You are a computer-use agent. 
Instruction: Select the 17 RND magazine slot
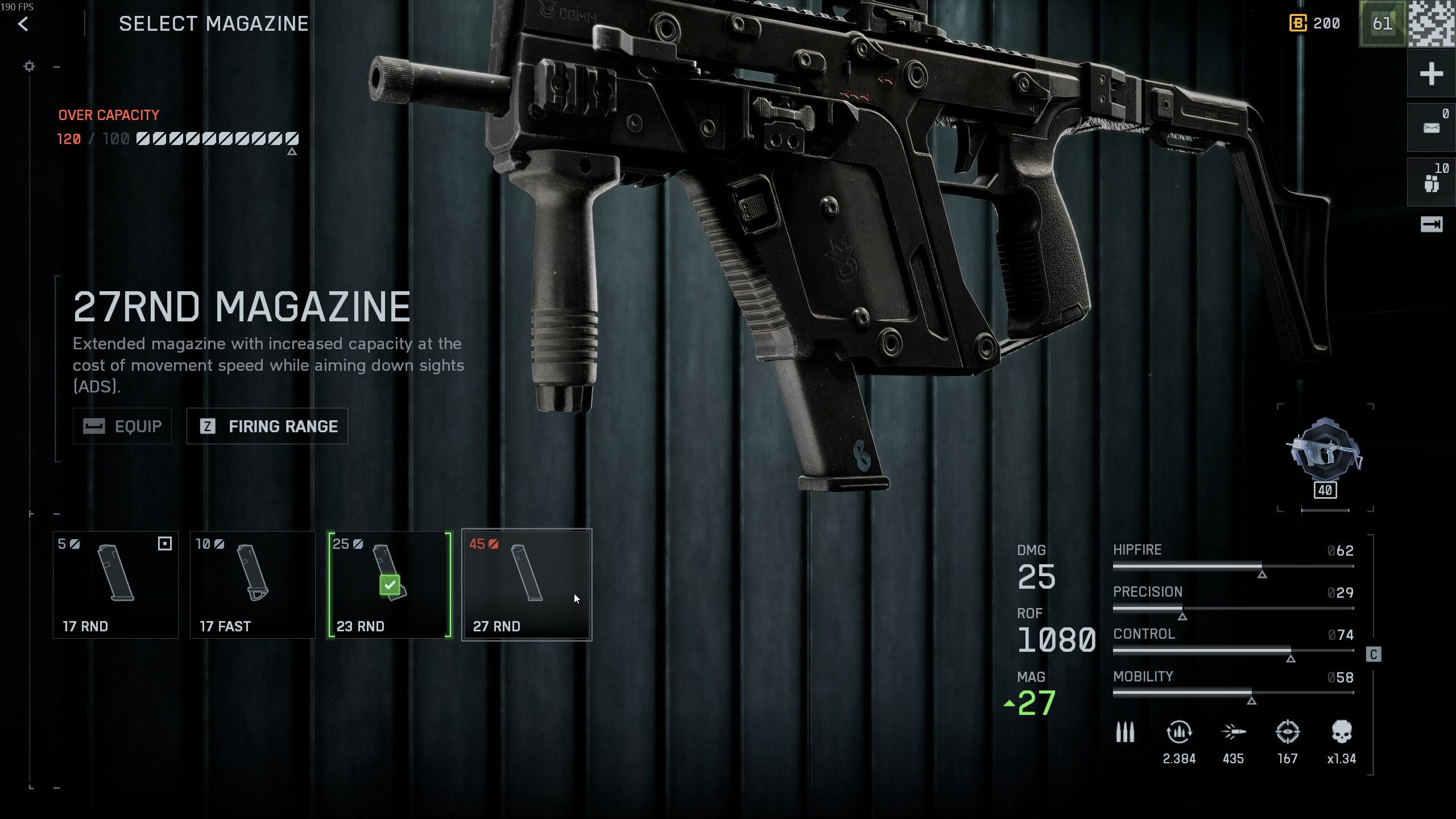point(115,585)
